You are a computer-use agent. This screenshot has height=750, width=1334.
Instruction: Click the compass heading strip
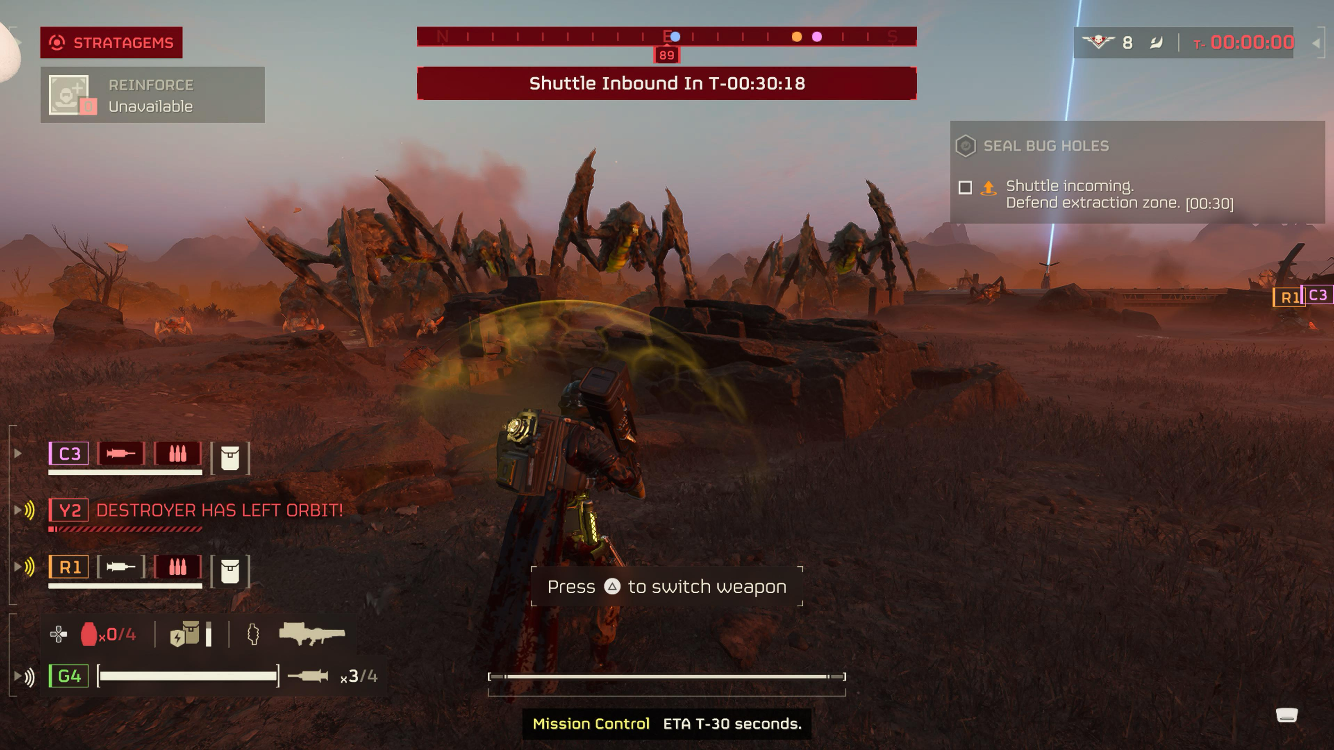pos(666,37)
